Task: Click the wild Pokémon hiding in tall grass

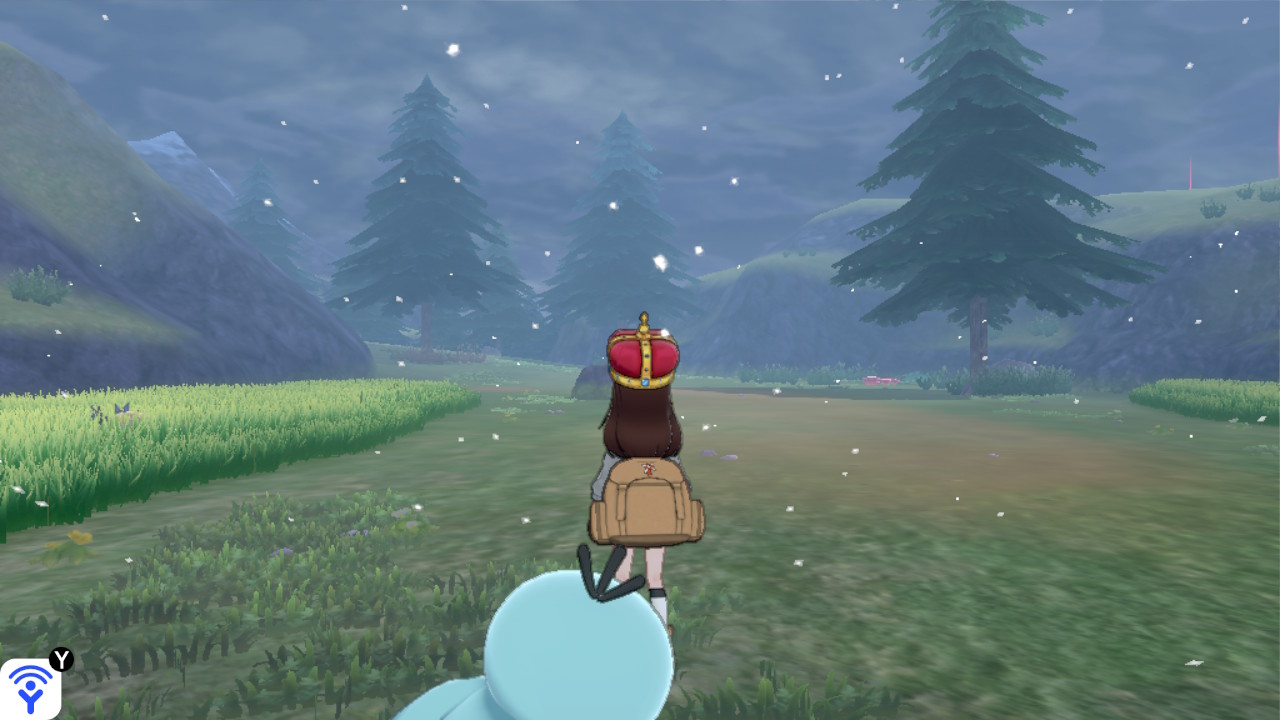Action: pos(122,412)
